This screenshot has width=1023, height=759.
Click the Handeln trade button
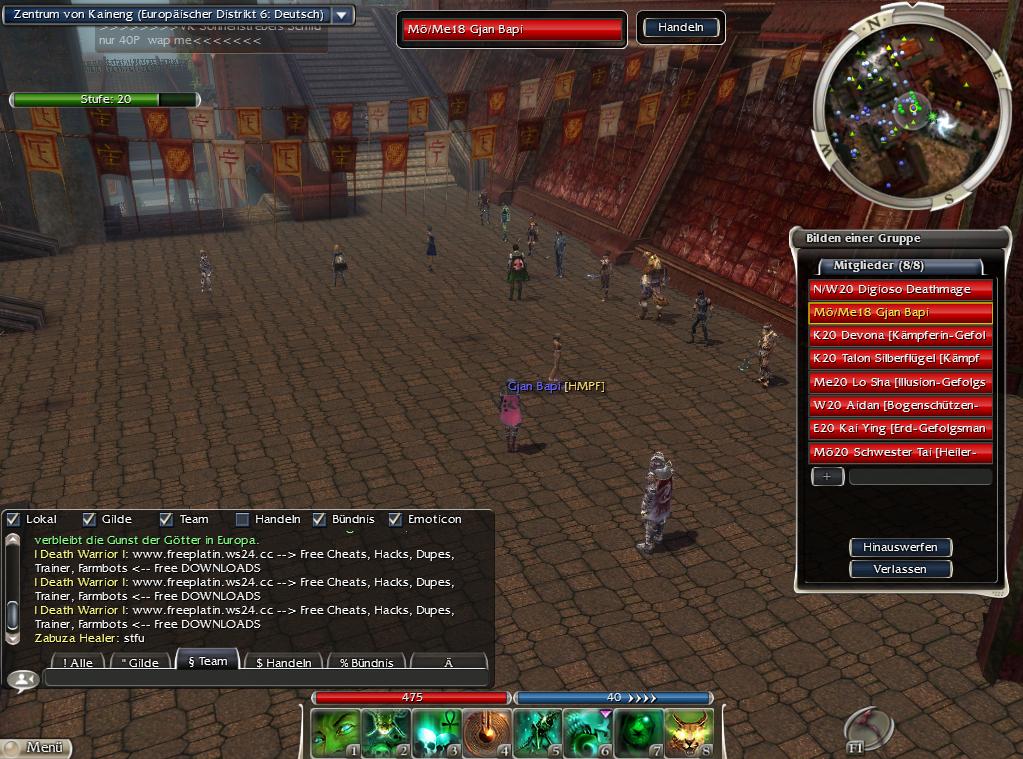pos(680,28)
